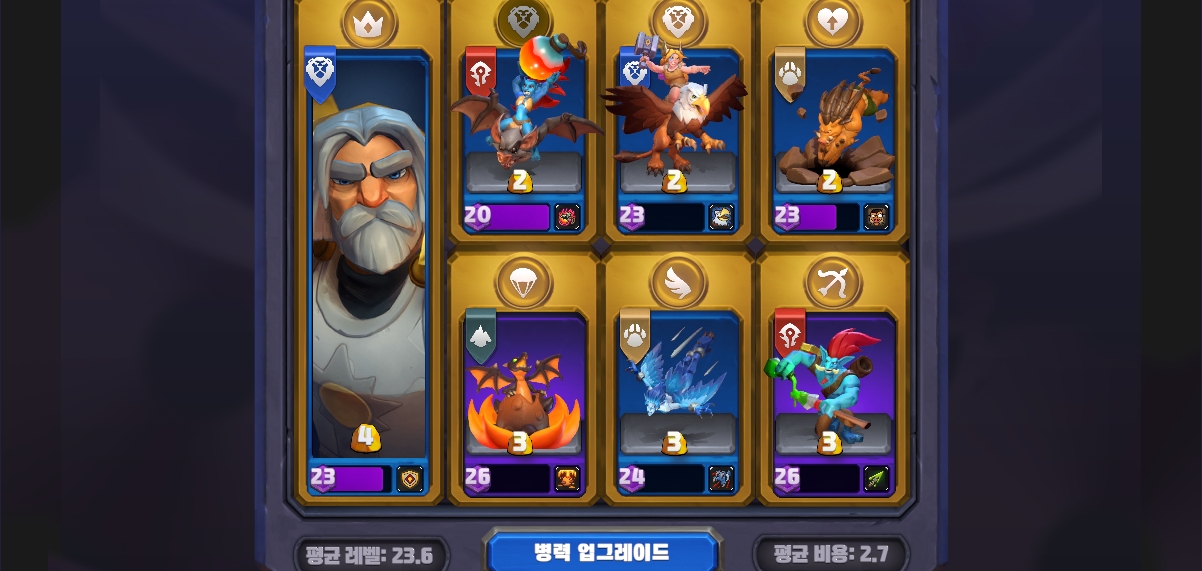This screenshot has width=1202, height=571.
Task: Click the wing slot icon
Action: (678, 282)
